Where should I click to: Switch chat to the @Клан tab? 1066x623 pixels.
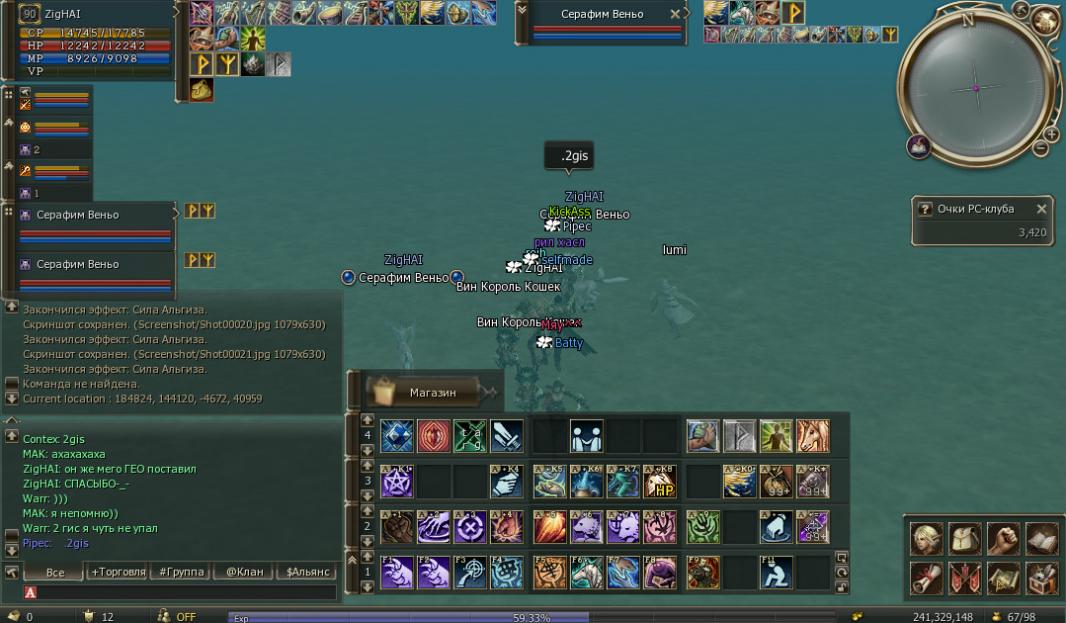coord(244,572)
